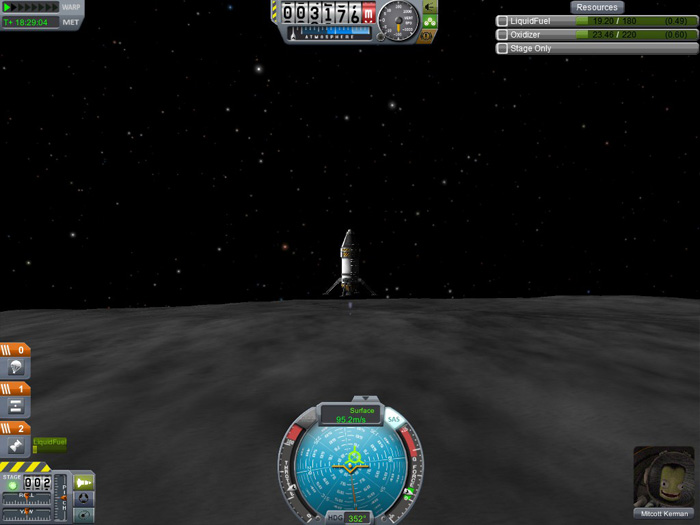Click the green stage indicator light

(13, 487)
